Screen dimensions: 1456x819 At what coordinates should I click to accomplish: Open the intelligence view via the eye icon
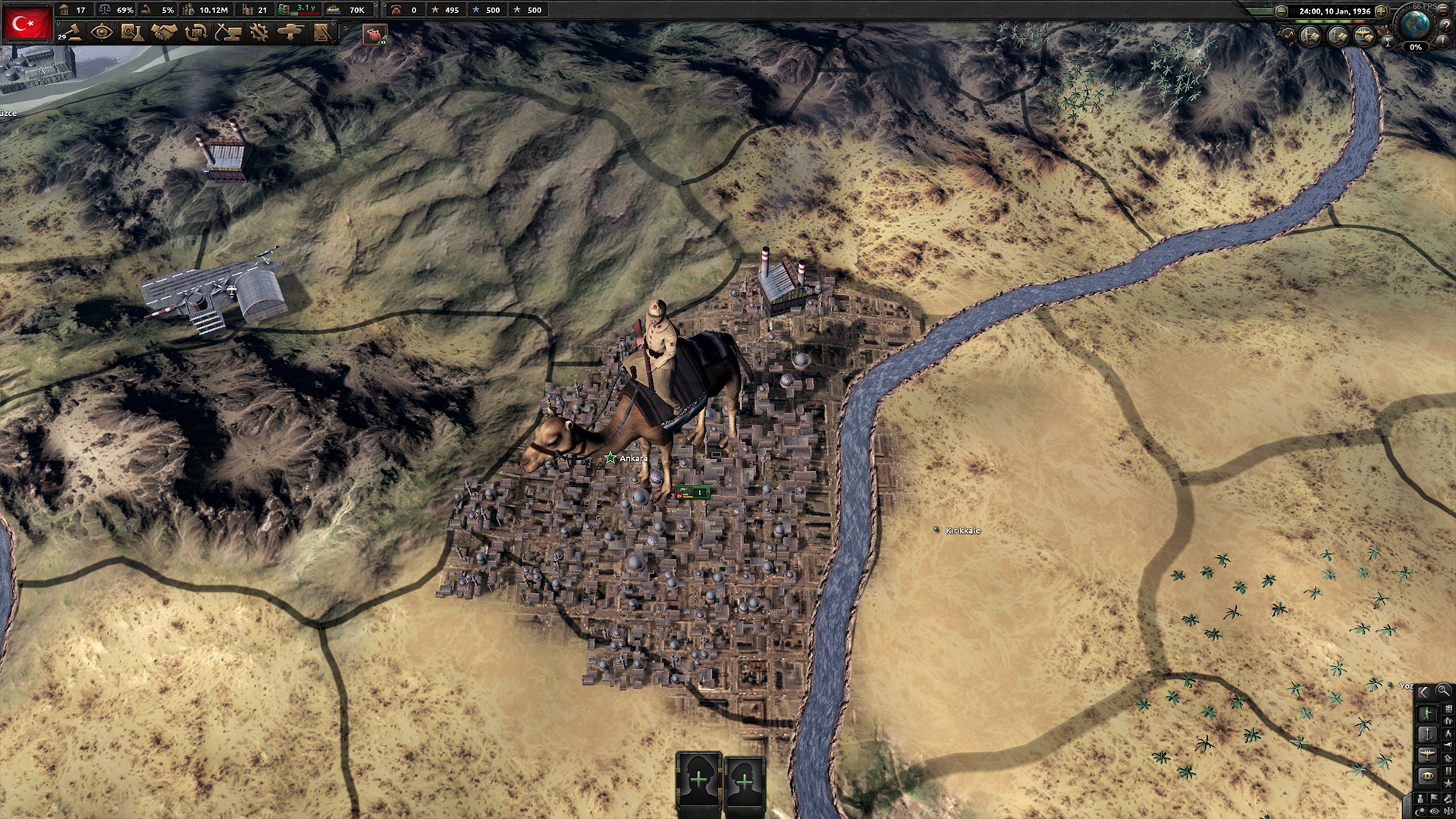click(102, 32)
